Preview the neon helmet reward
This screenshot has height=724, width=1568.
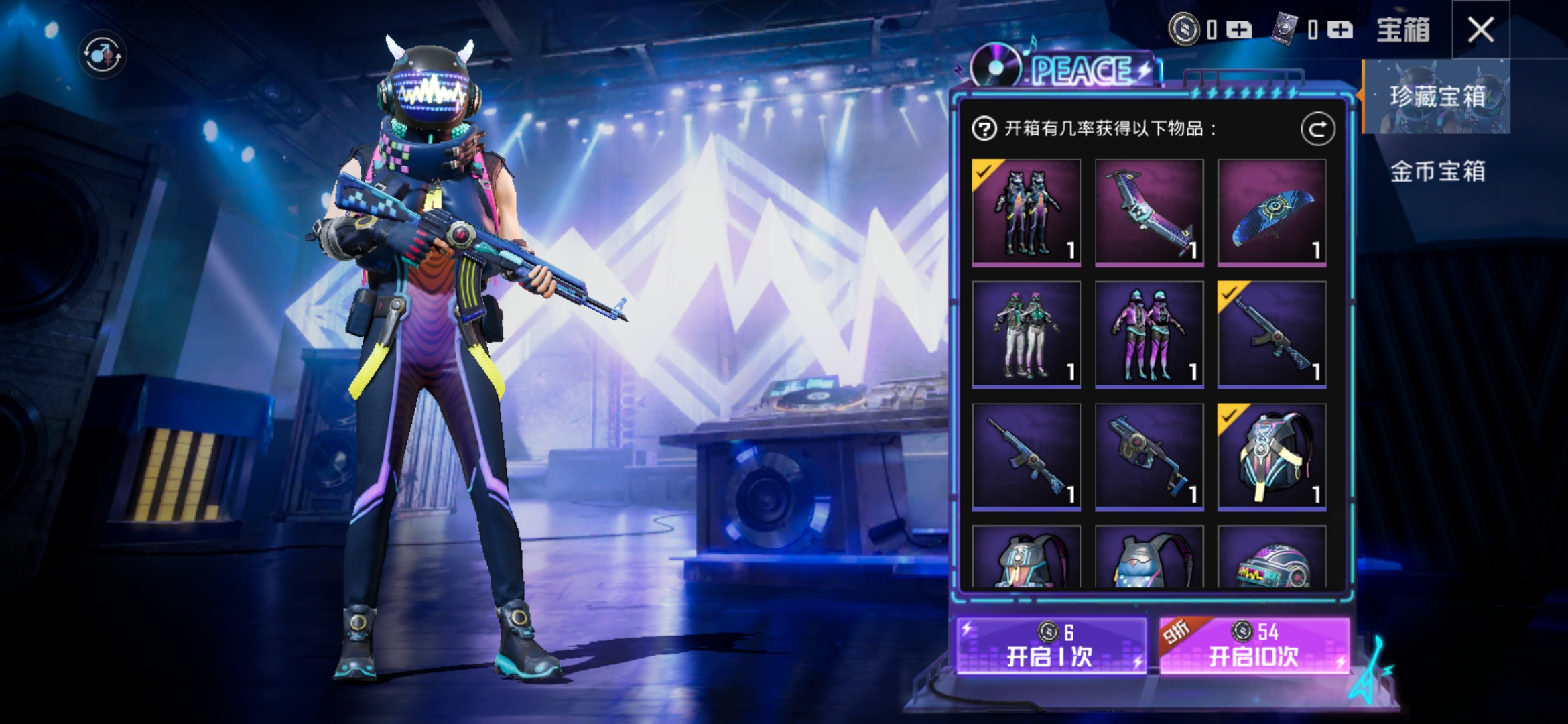coord(1271,558)
